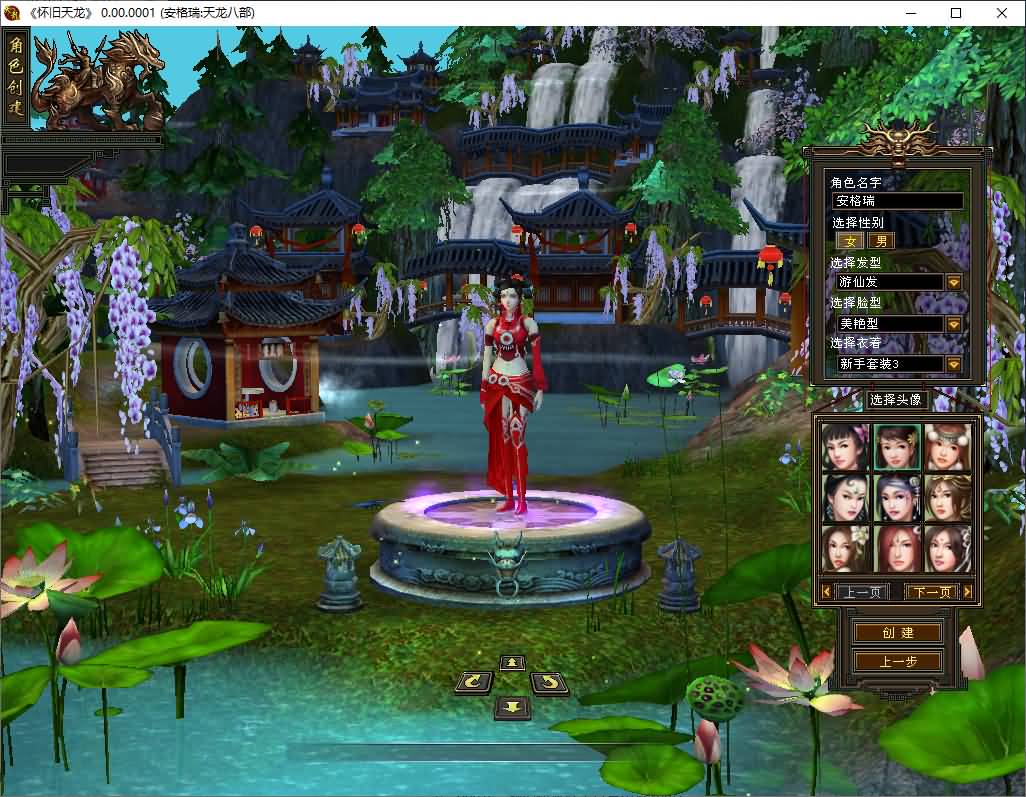Open the hairstyle dropdown showing 游仙发

coord(953,282)
